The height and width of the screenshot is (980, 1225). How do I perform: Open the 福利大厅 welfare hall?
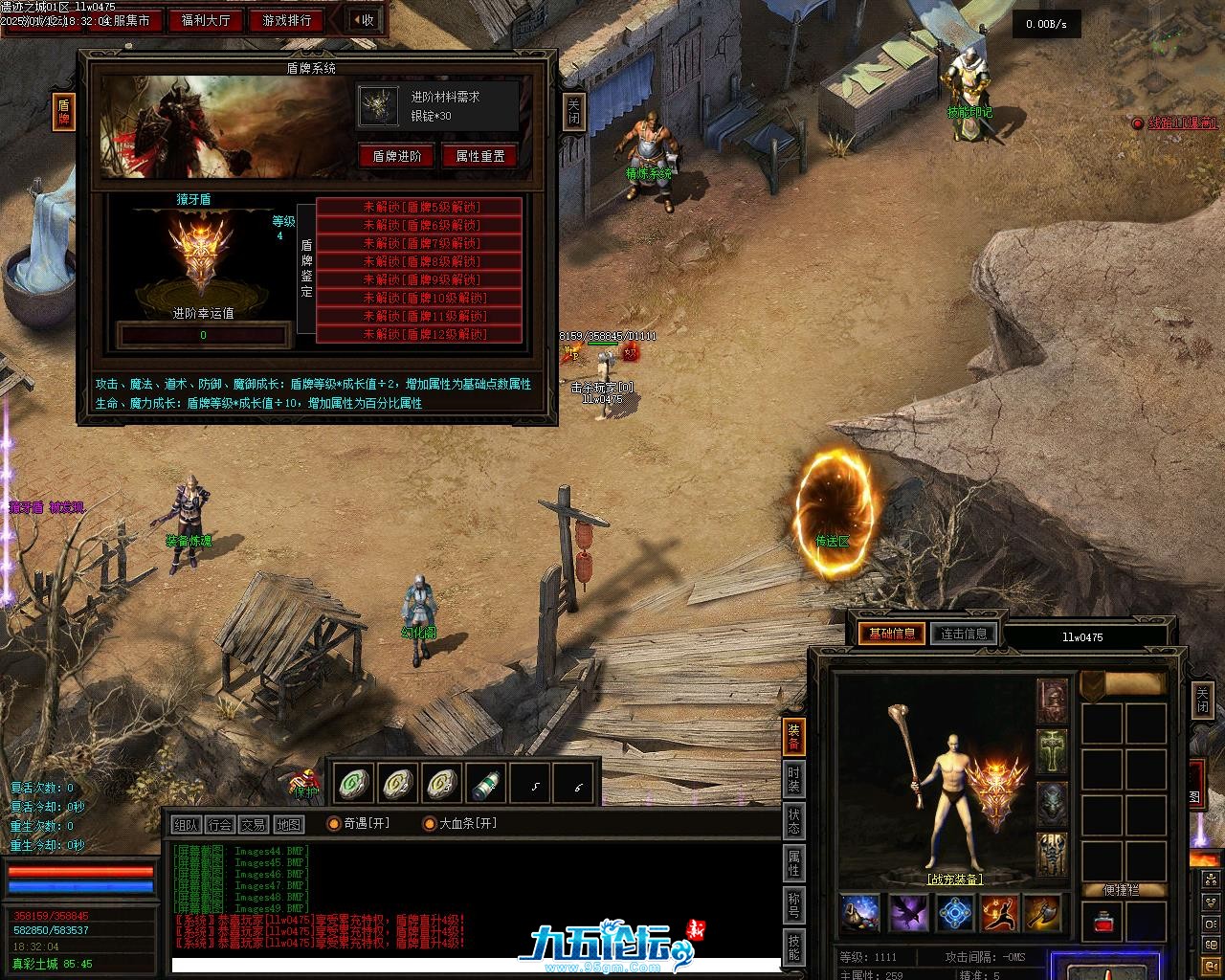[205, 20]
